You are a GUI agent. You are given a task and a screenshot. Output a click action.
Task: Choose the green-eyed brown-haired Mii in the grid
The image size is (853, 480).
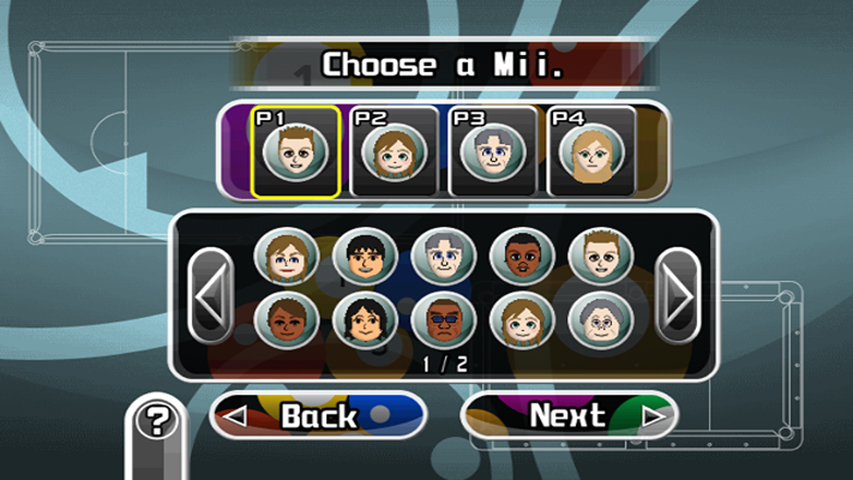point(522,320)
